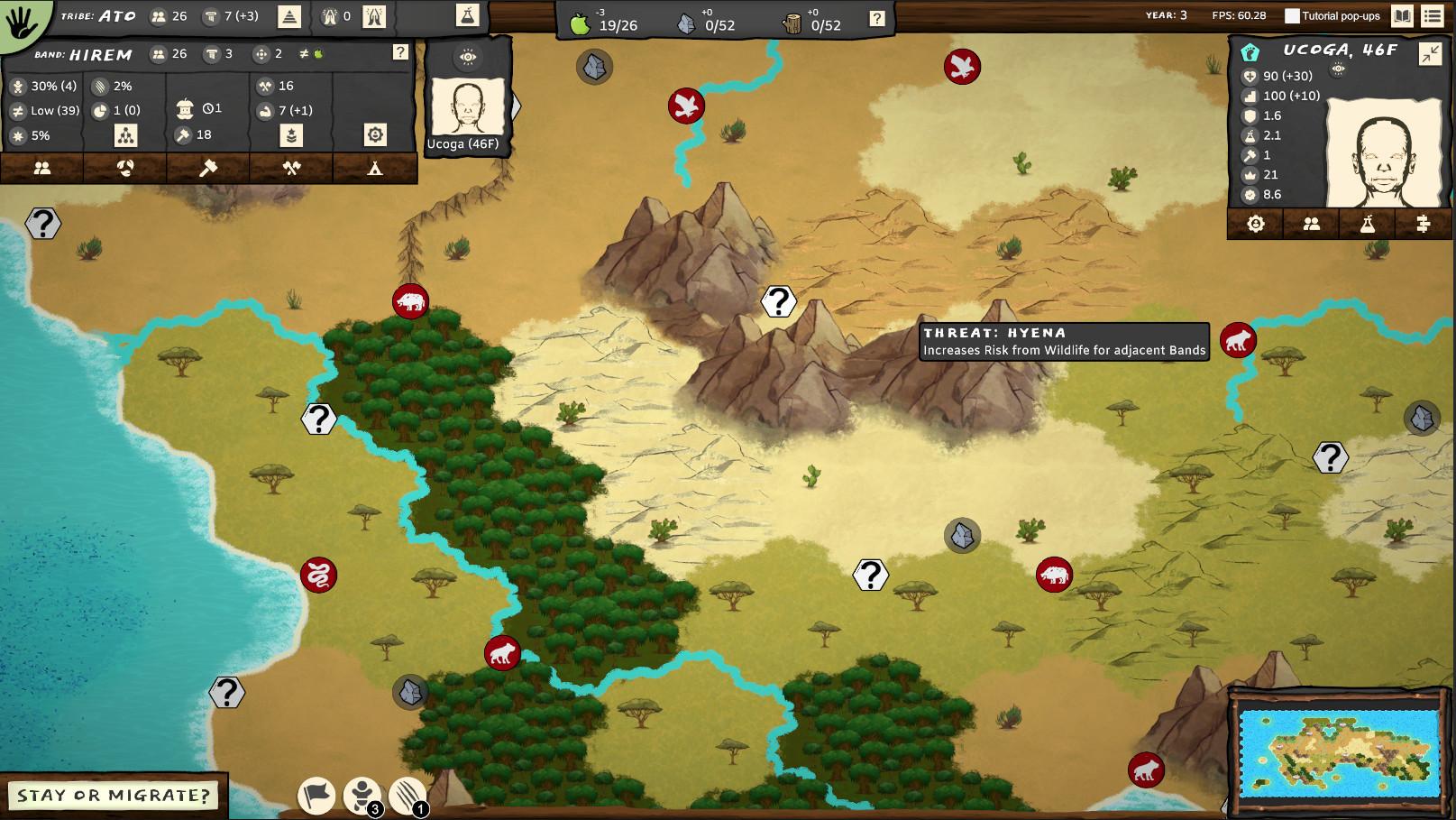Click the social relations tree icon in Hirem panel
Viewport: 1456px width, 820px height.
pos(126,135)
